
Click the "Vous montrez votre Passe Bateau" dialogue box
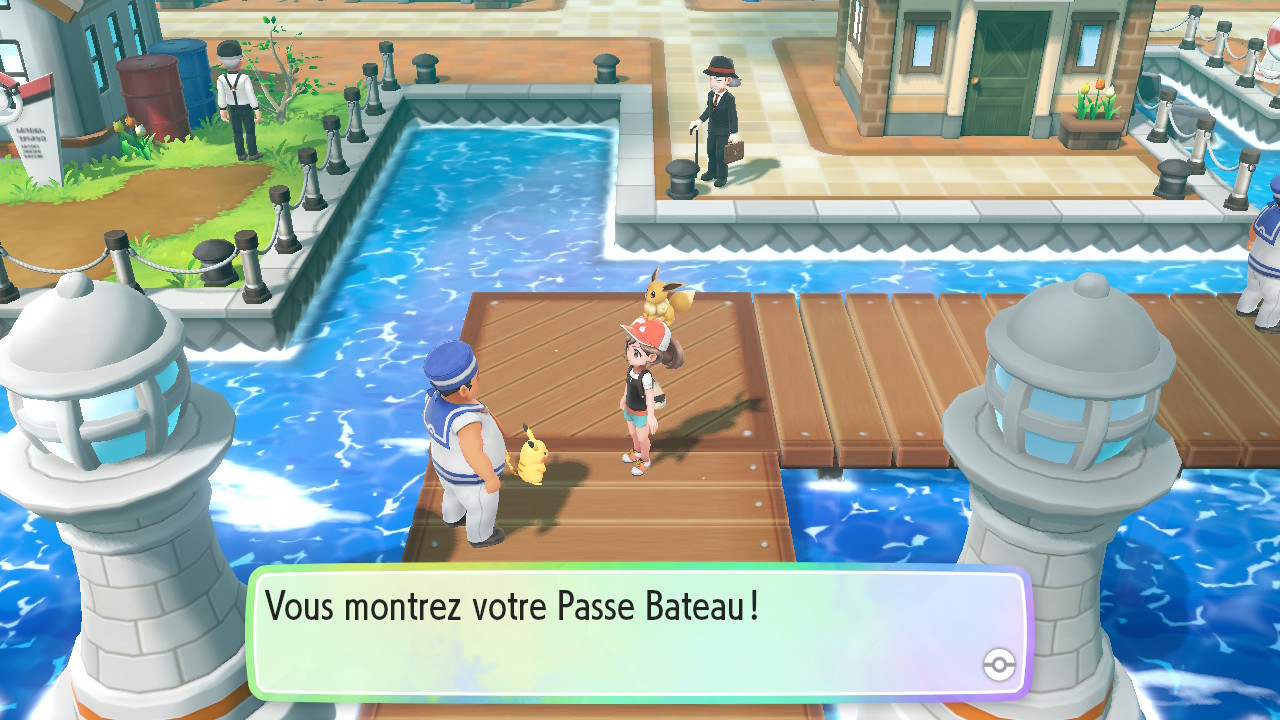click(x=638, y=632)
